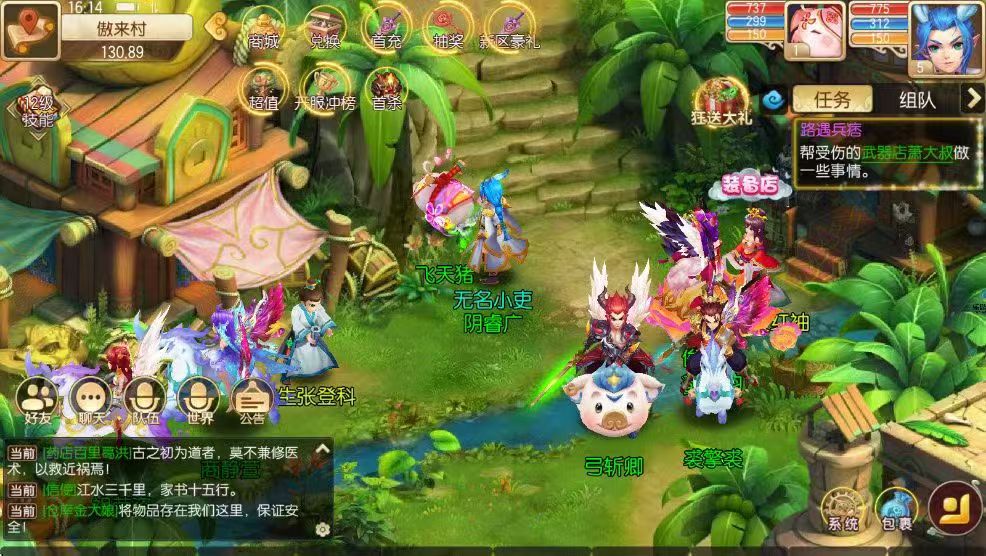Open the 系统 system settings
986x556 pixels.
pos(842,509)
